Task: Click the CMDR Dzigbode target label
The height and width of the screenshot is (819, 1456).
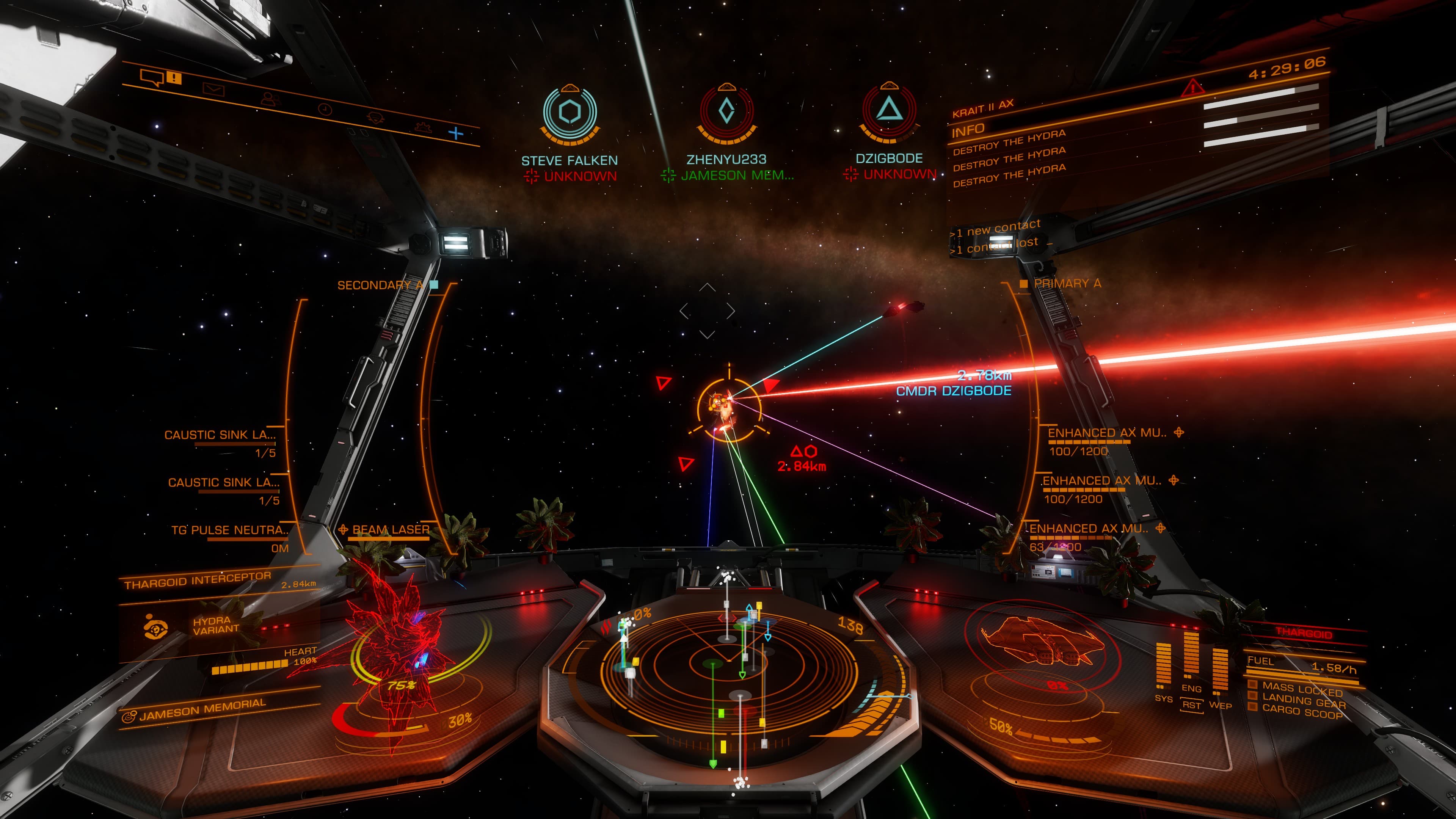Action: point(954,391)
